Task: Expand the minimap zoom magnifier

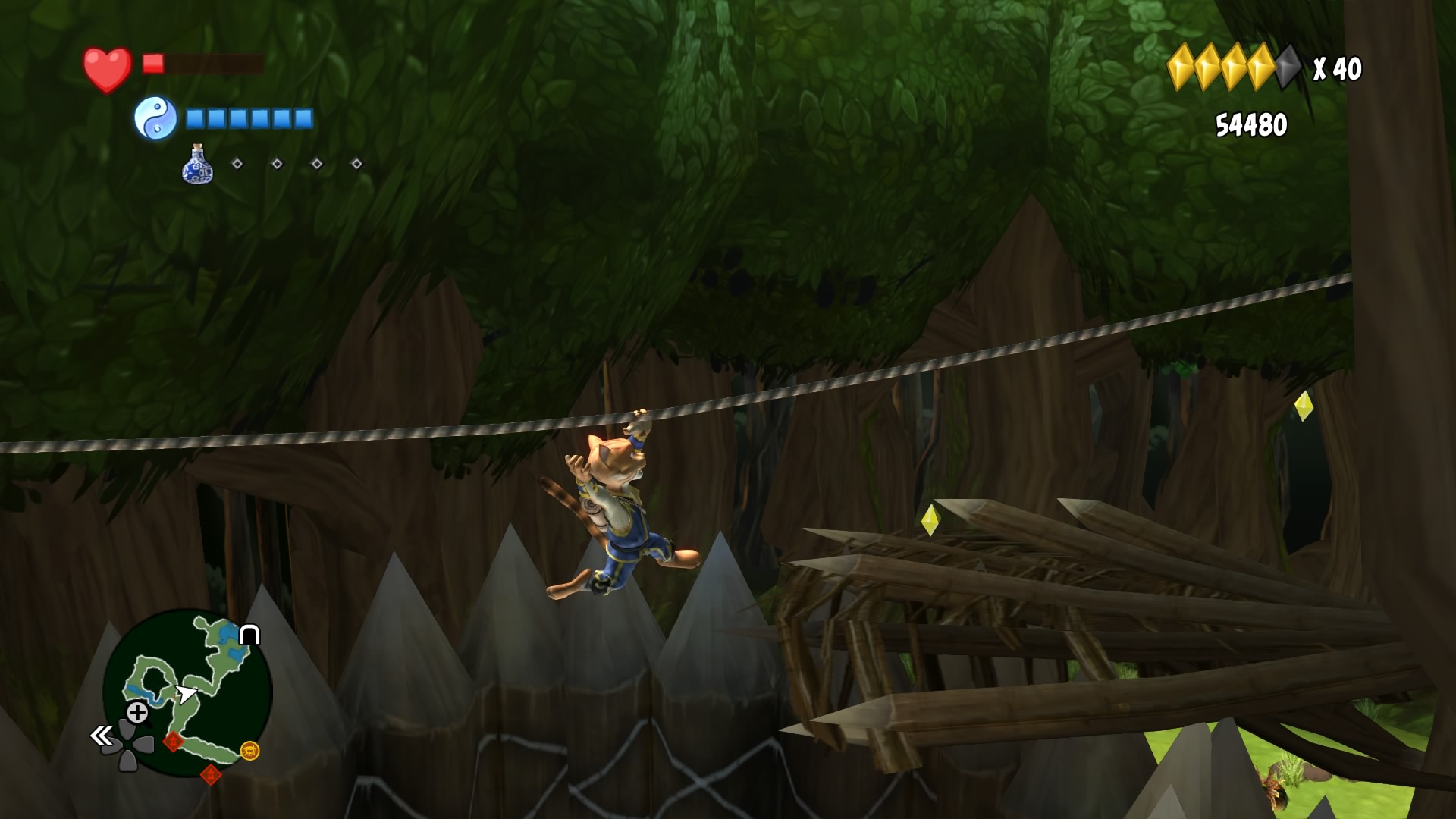Action: tap(136, 712)
